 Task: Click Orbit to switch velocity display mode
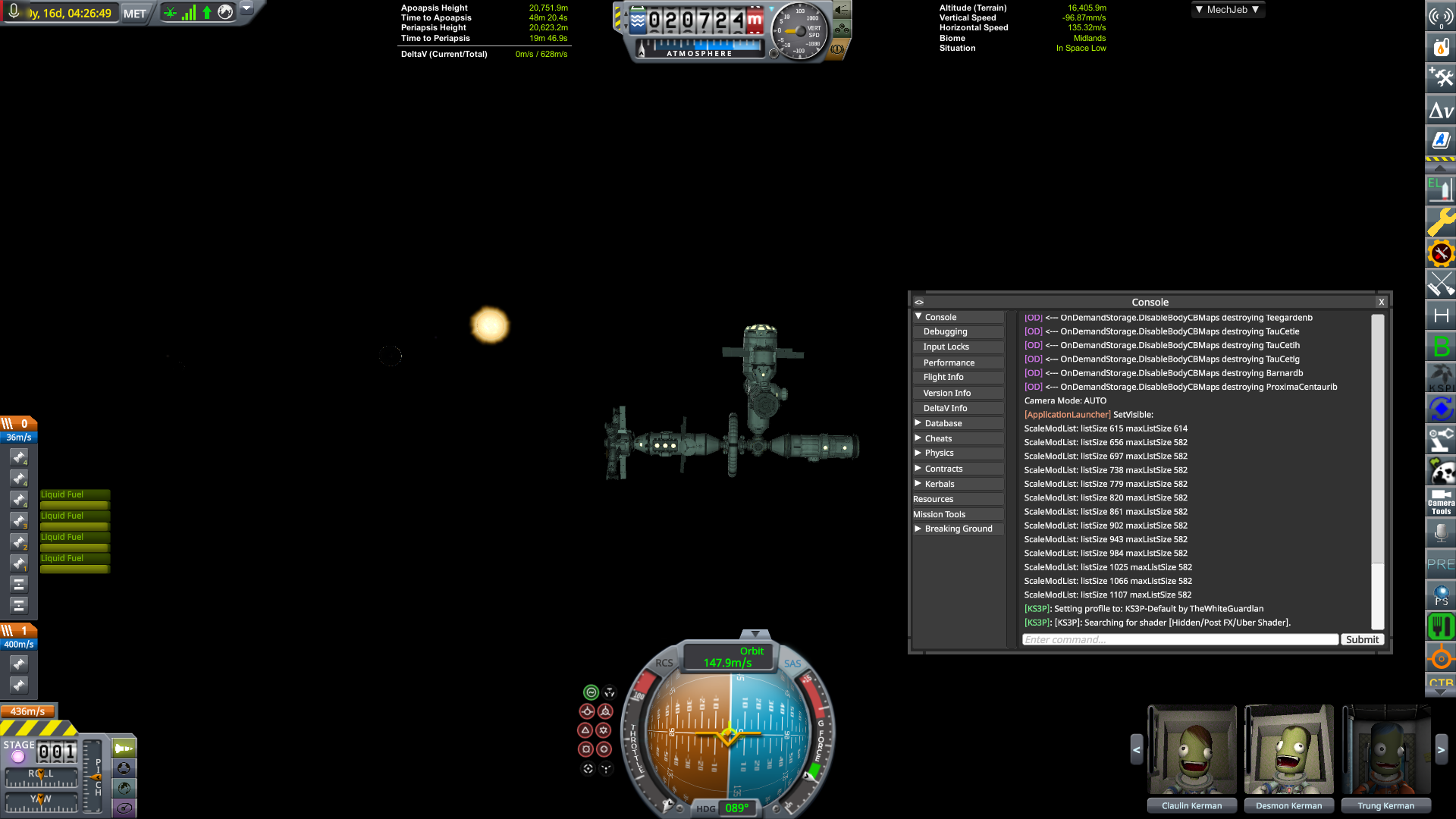752,651
